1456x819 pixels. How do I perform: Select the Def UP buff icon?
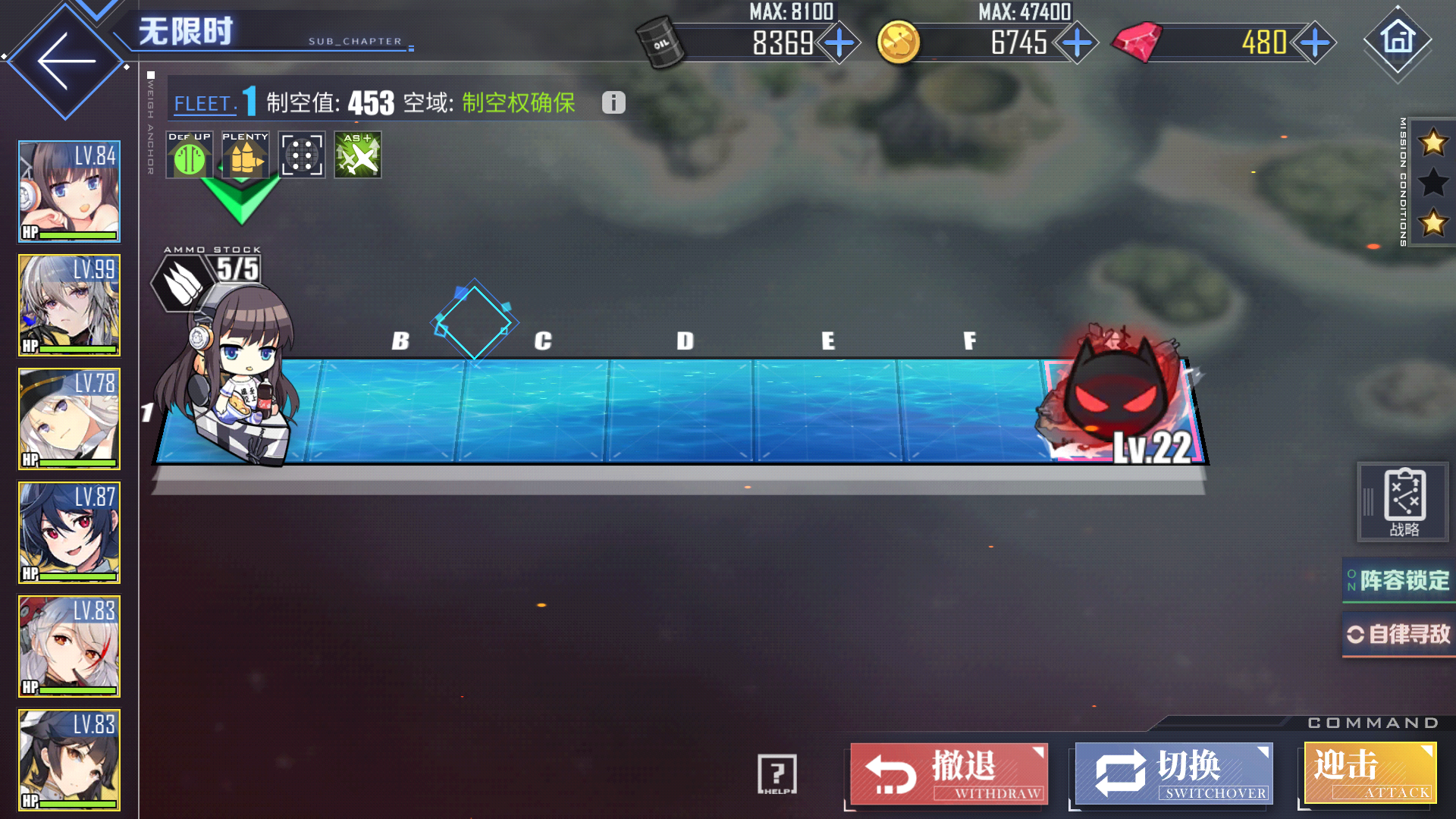coord(189,155)
